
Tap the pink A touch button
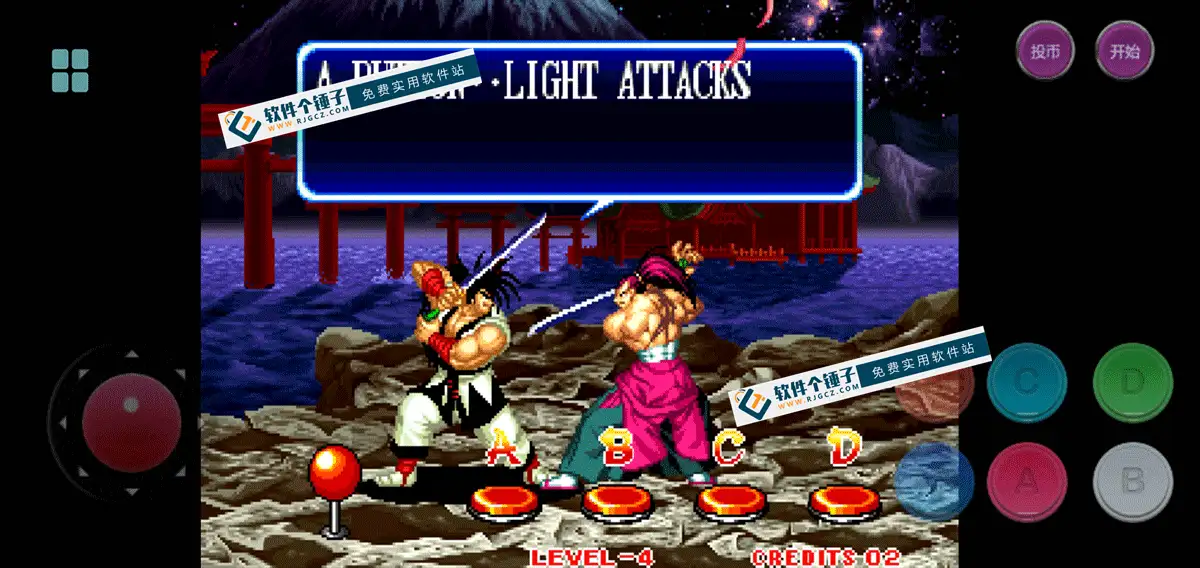1027,482
